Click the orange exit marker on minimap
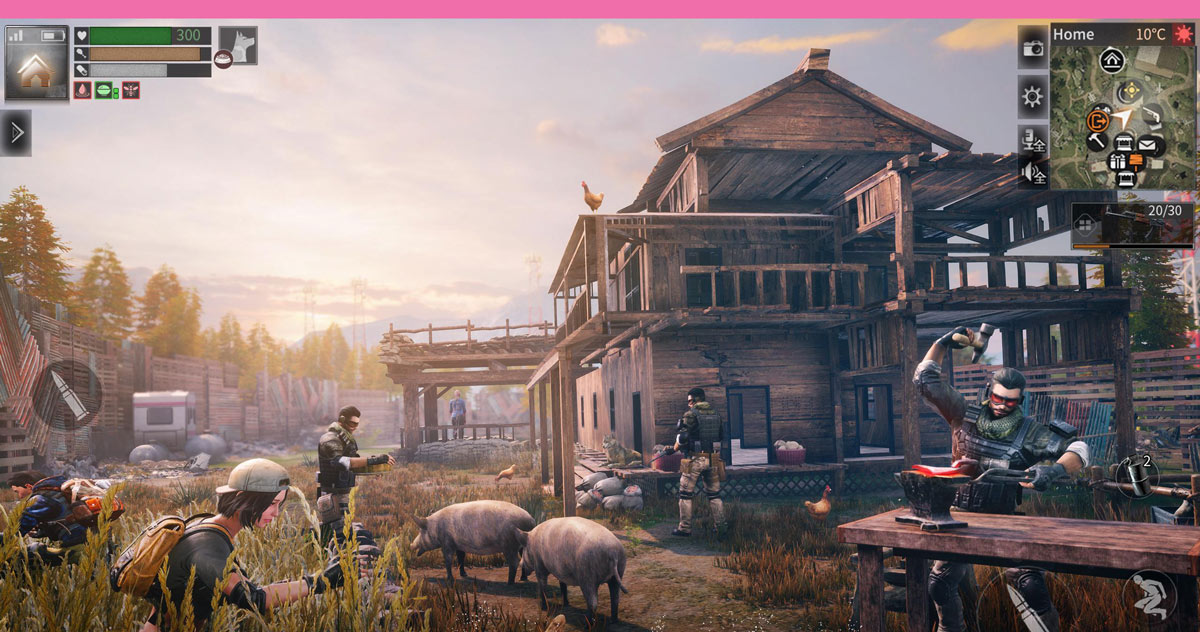The width and height of the screenshot is (1200, 632). (1096, 121)
